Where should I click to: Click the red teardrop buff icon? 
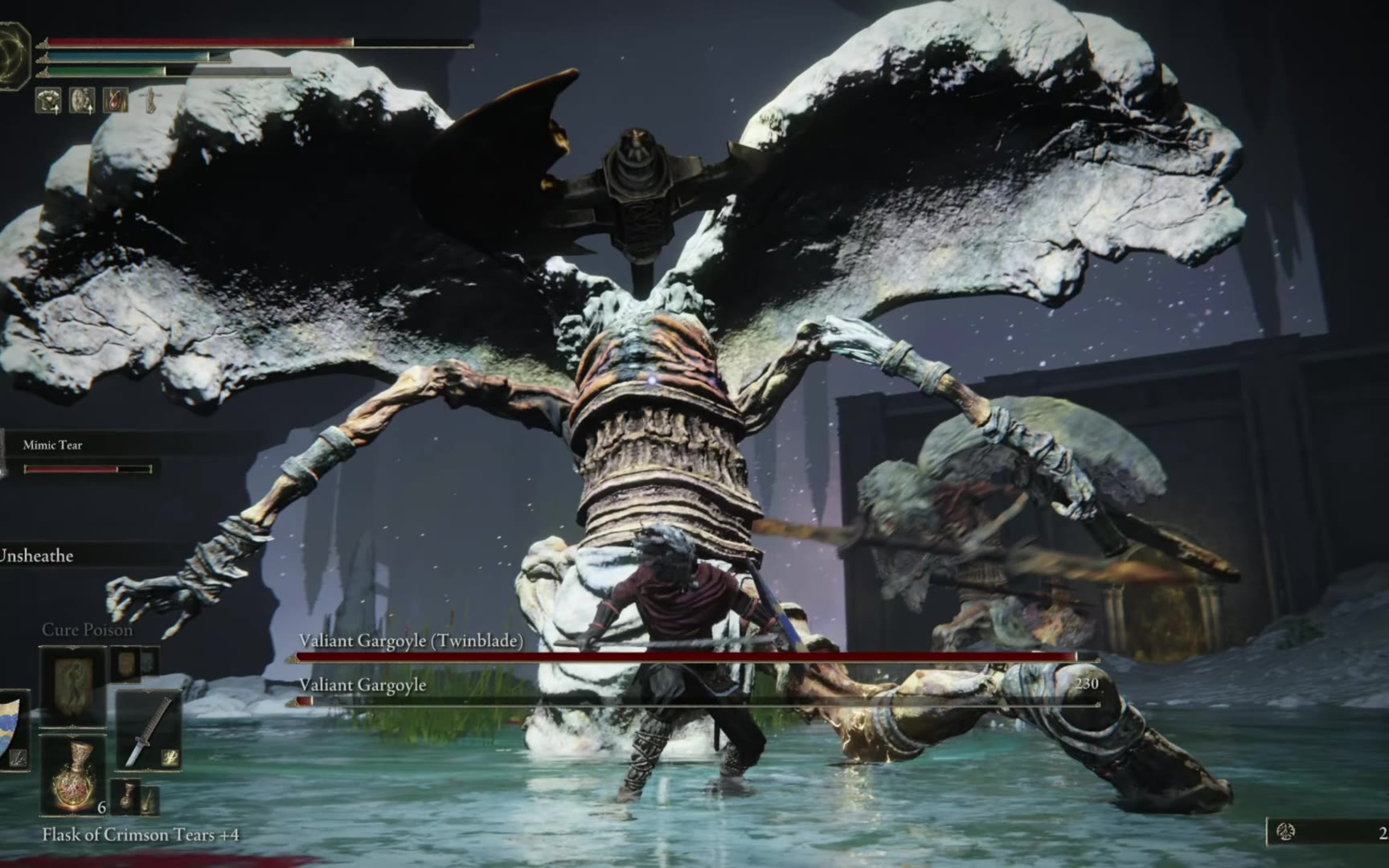coord(116,100)
